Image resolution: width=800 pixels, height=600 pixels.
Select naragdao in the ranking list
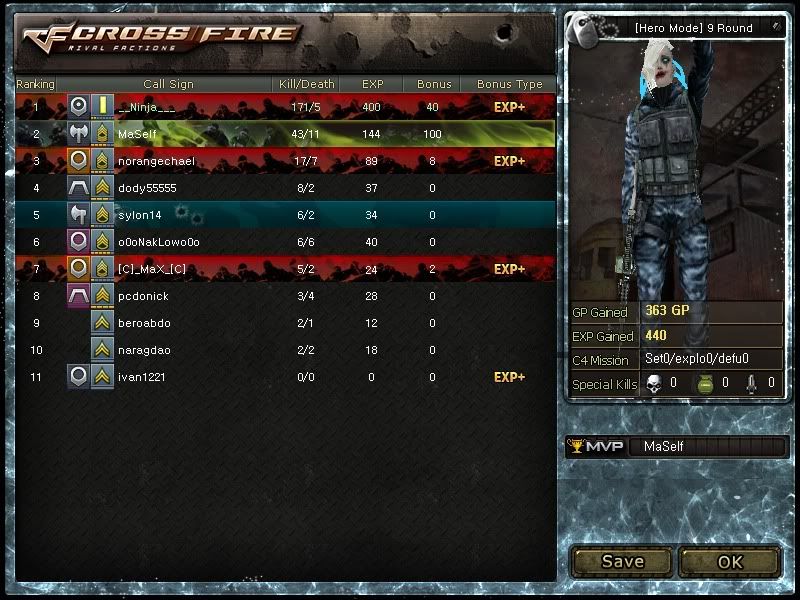coord(285,350)
